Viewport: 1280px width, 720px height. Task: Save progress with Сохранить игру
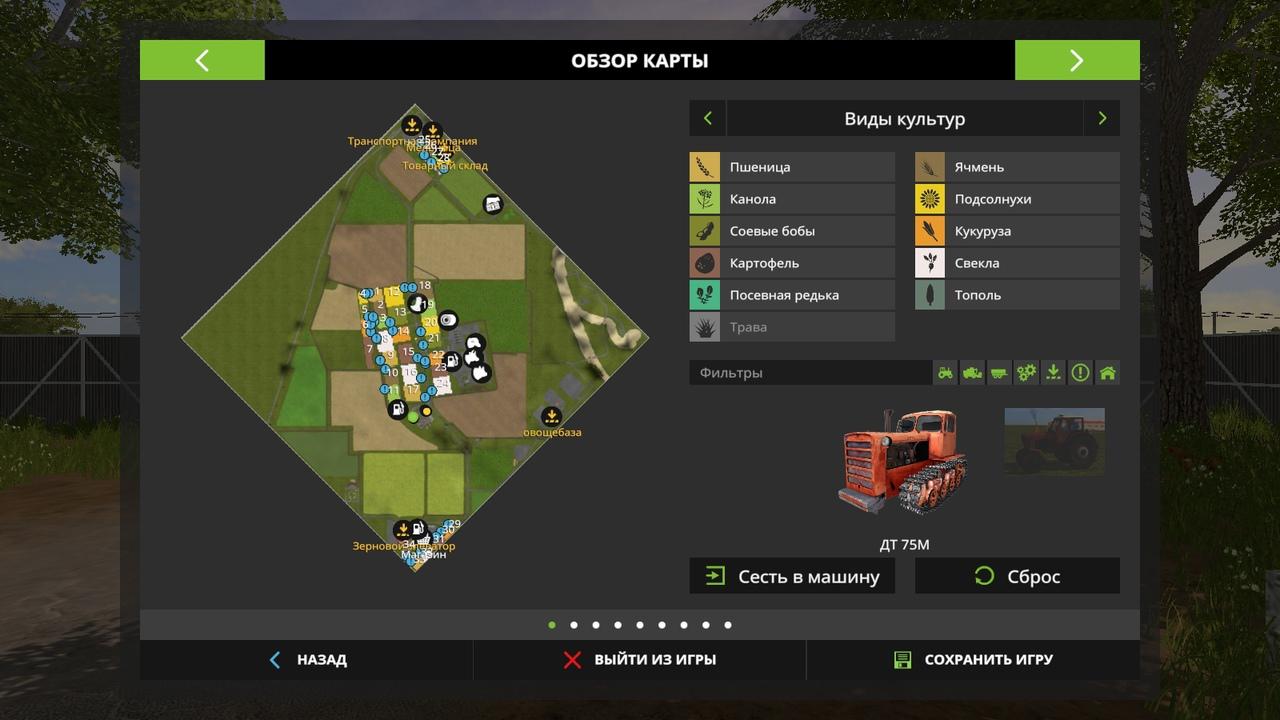click(973, 660)
